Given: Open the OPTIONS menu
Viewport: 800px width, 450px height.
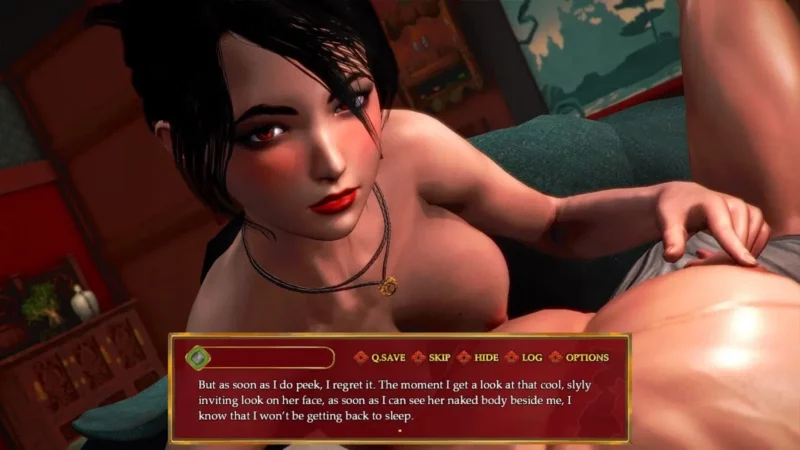Looking at the screenshot, I should [586, 357].
